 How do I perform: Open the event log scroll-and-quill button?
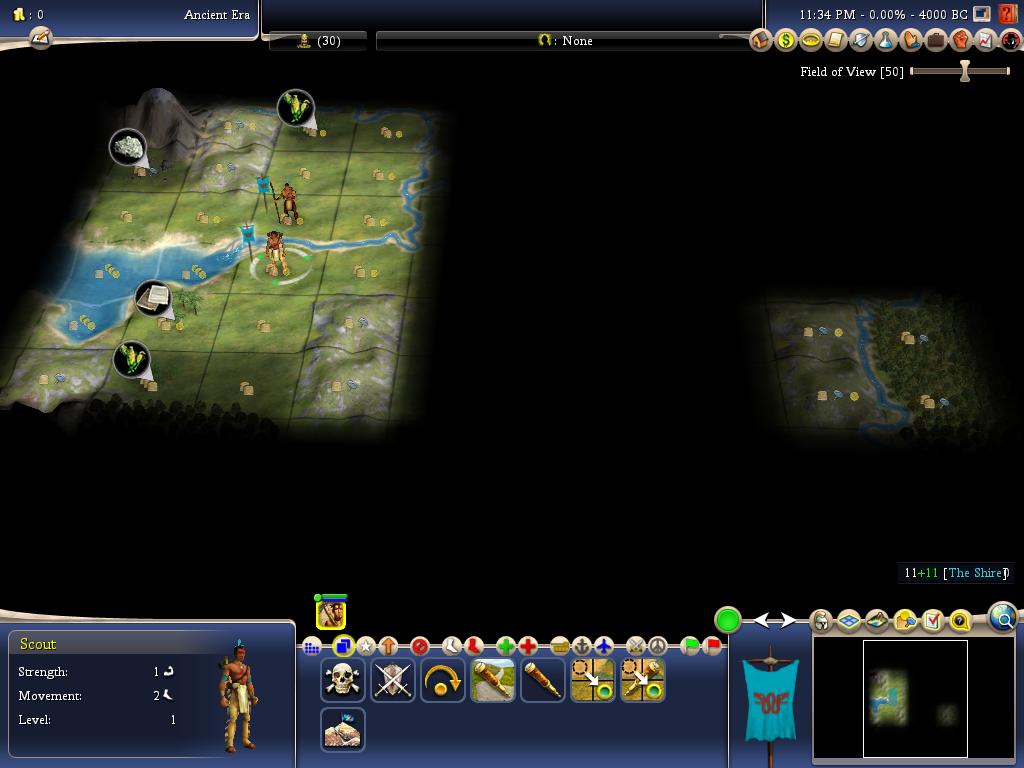pyautogui.click(x=40, y=38)
